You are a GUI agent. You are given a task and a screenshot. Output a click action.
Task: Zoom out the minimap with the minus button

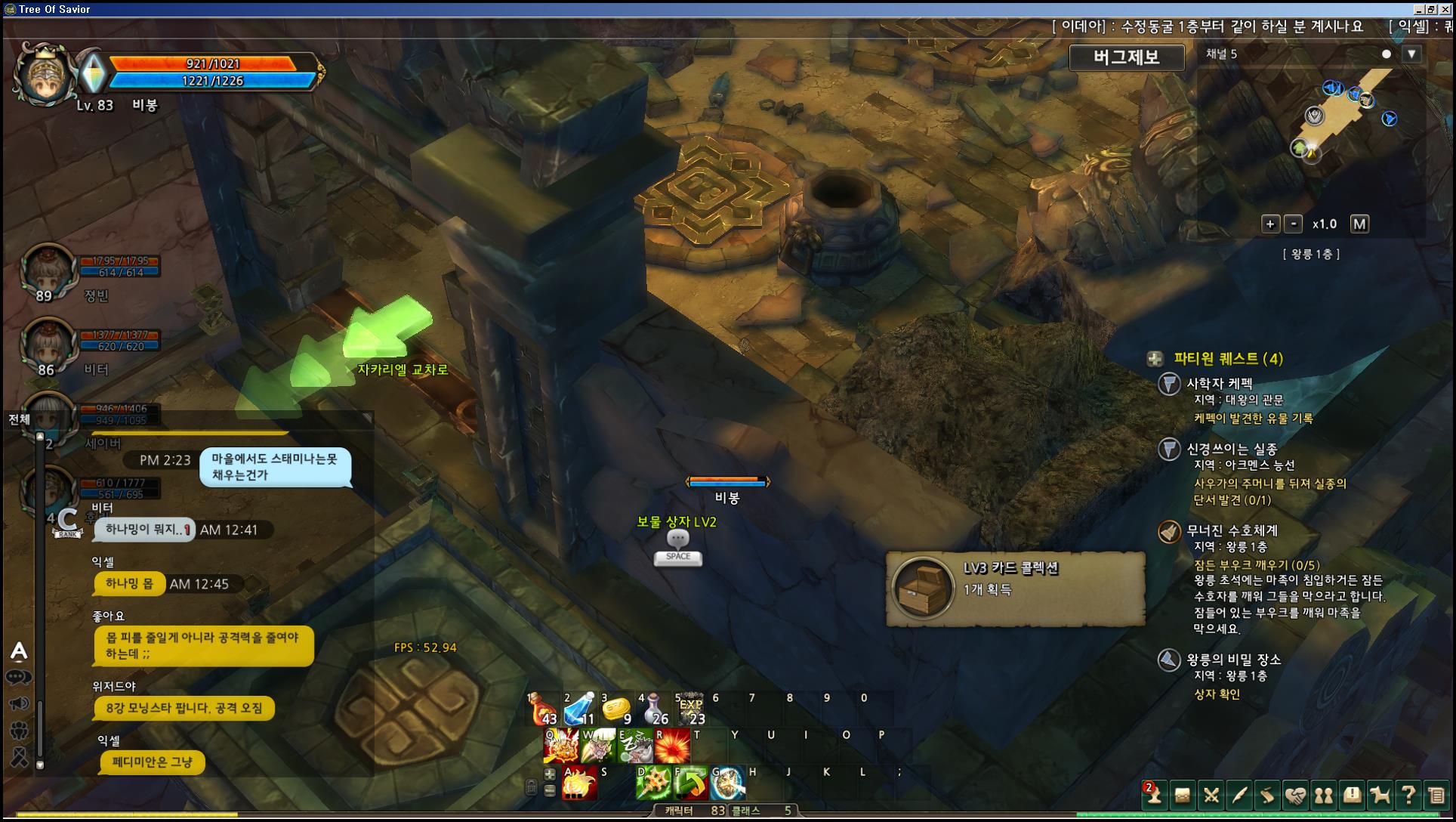1294,224
